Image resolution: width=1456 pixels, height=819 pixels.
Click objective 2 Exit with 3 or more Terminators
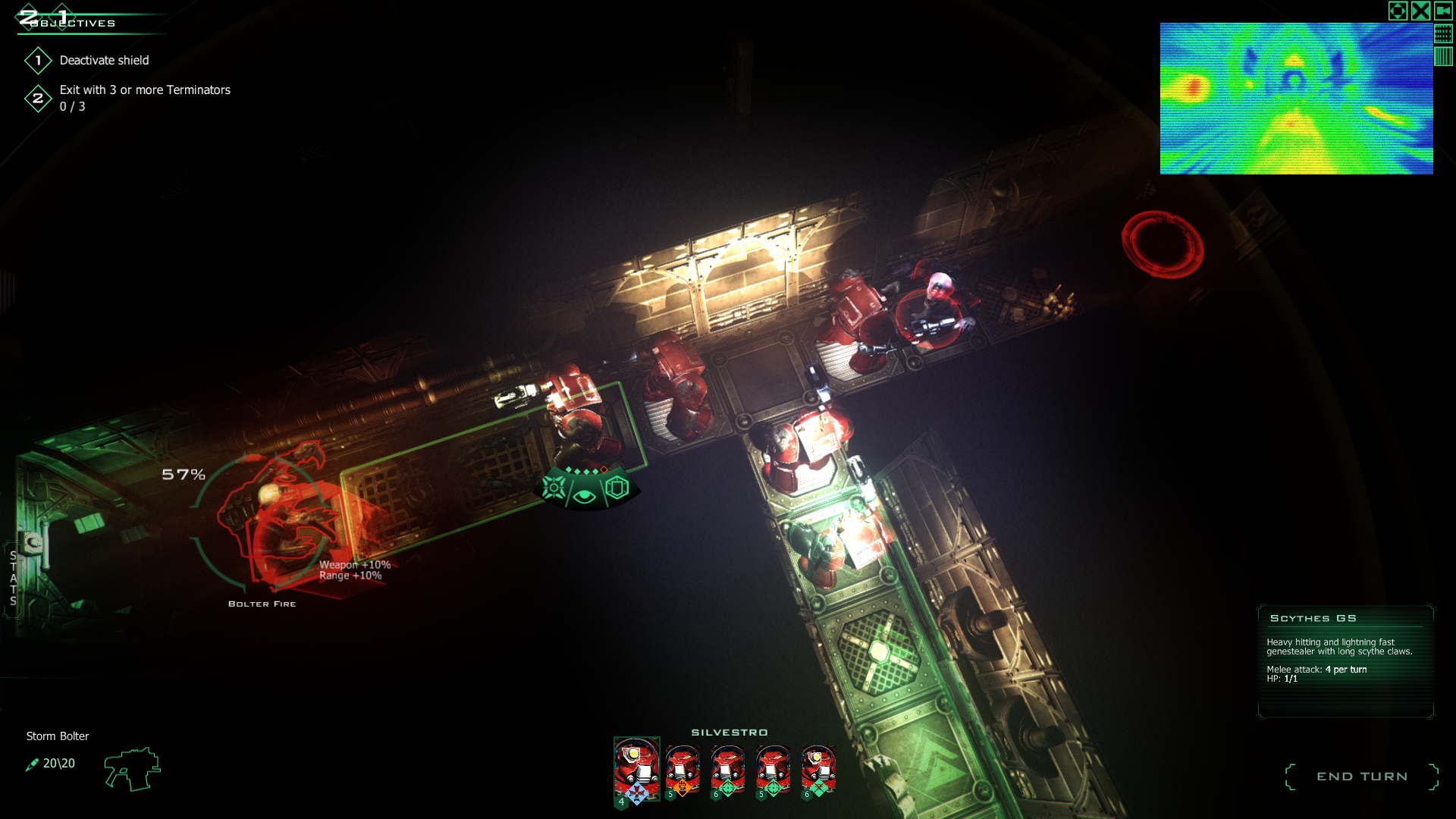click(x=144, y=89)
